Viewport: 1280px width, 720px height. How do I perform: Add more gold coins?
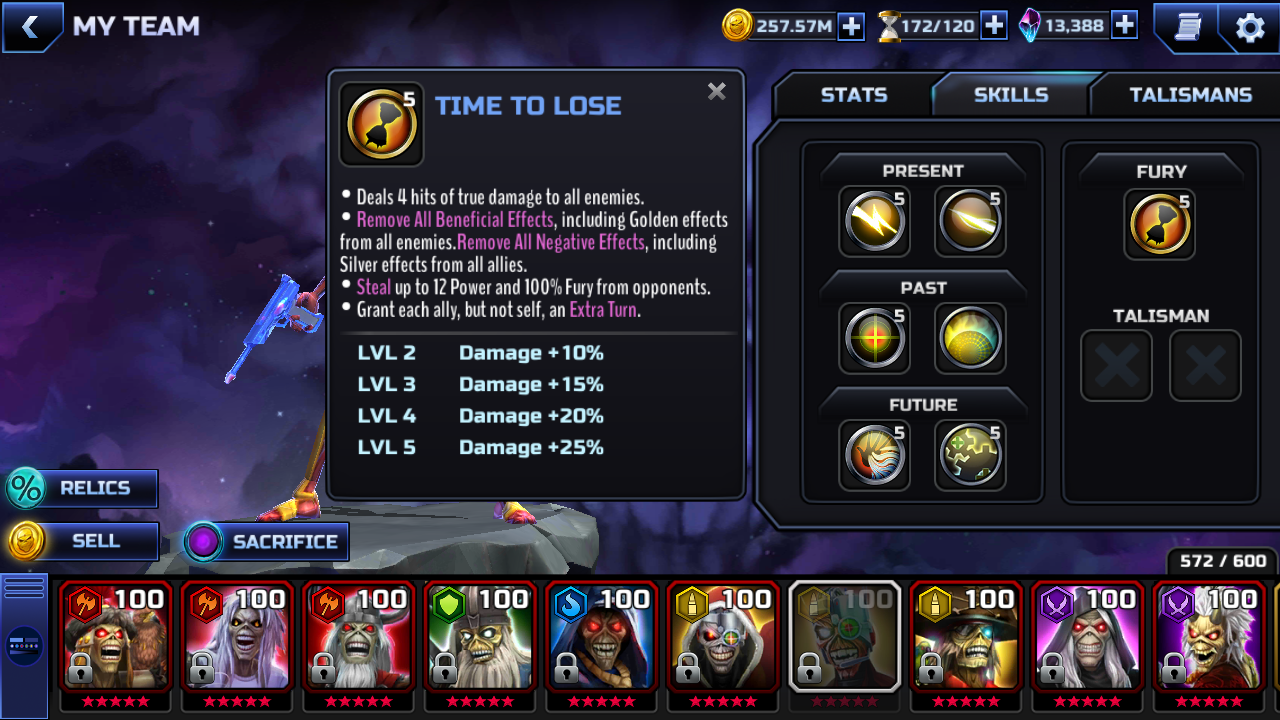(851, 26)
